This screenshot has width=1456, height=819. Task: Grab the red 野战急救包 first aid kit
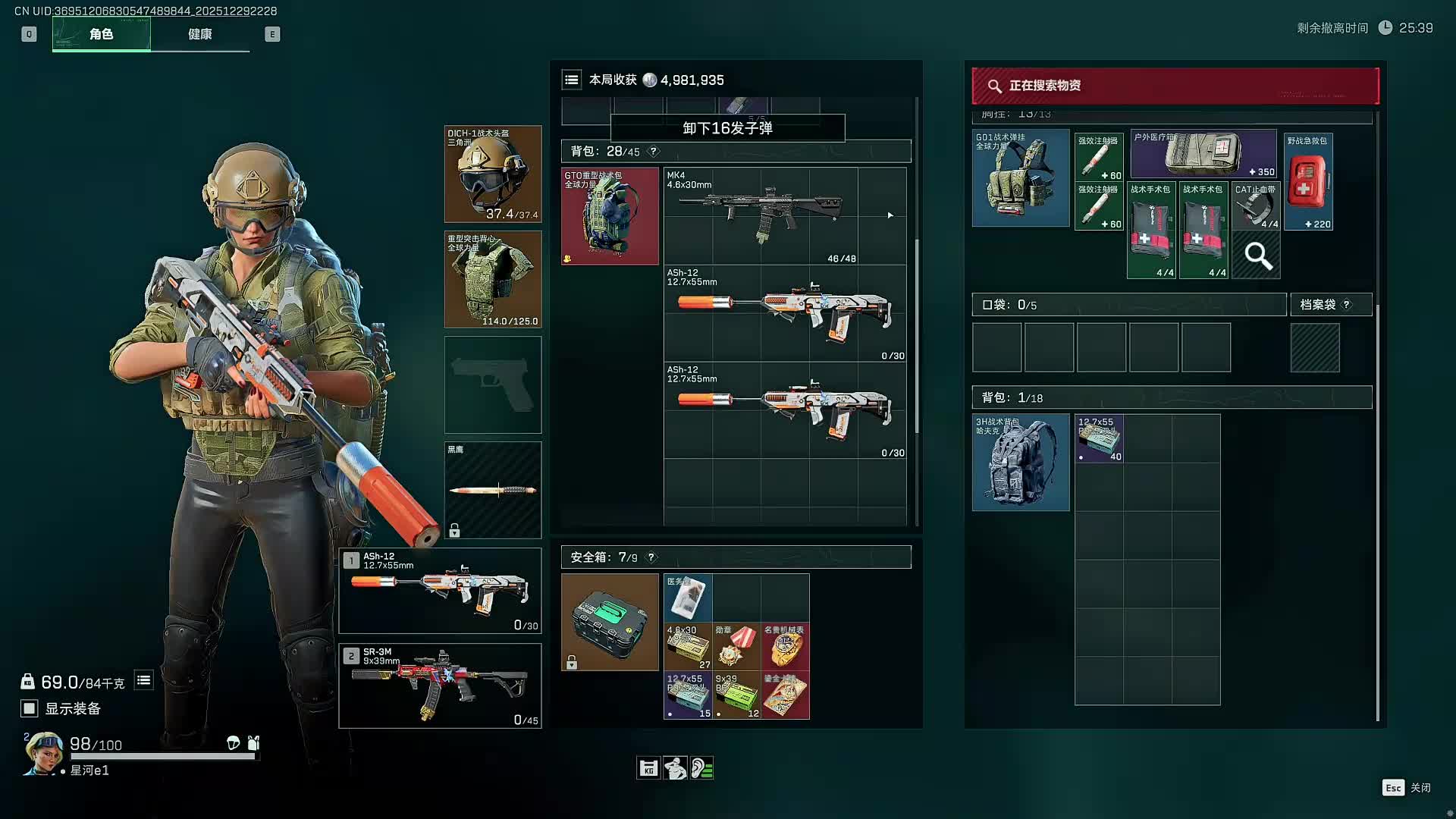pos(1308,182)
